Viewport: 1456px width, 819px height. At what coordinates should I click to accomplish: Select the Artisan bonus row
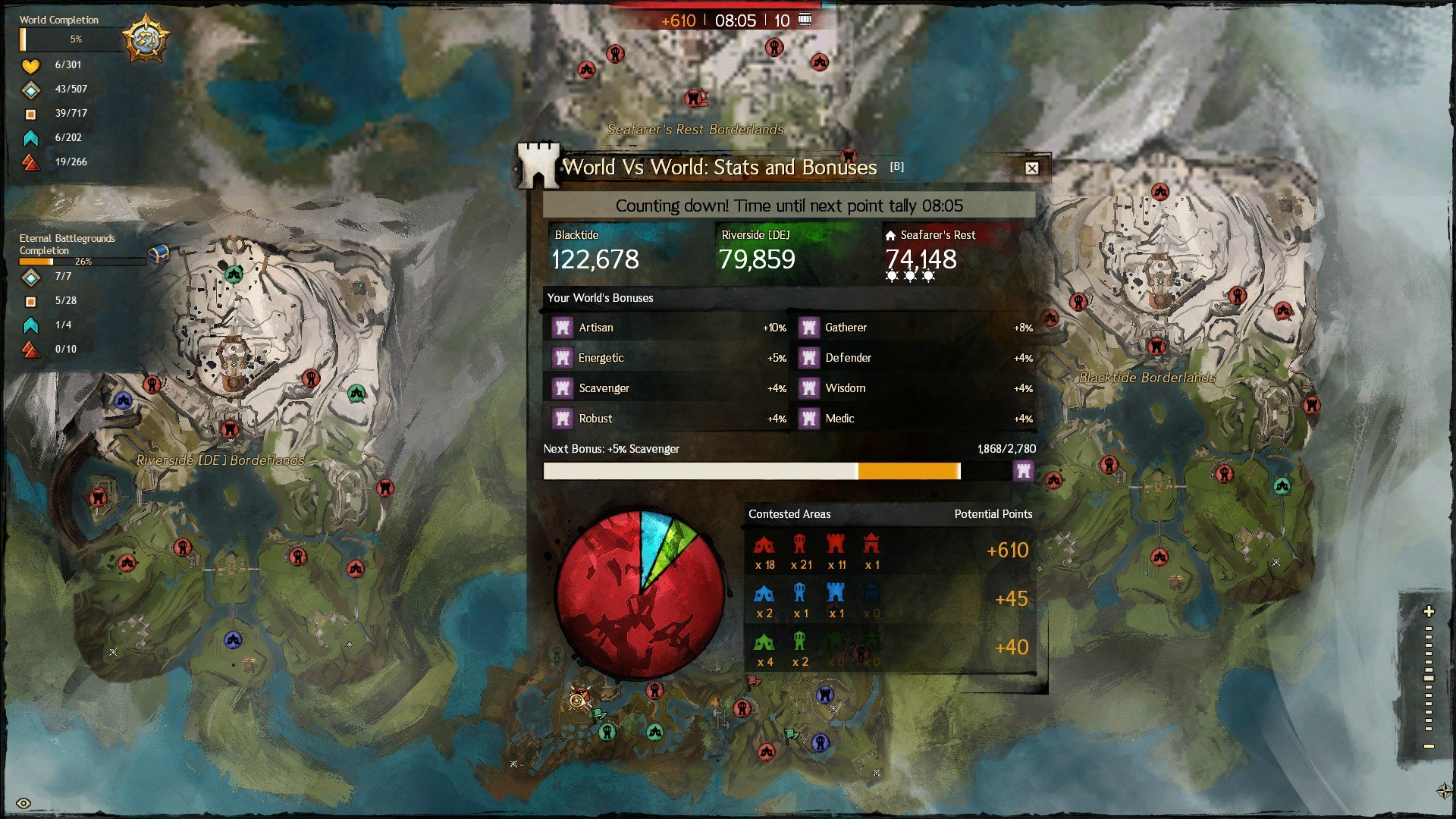[667, 328]
